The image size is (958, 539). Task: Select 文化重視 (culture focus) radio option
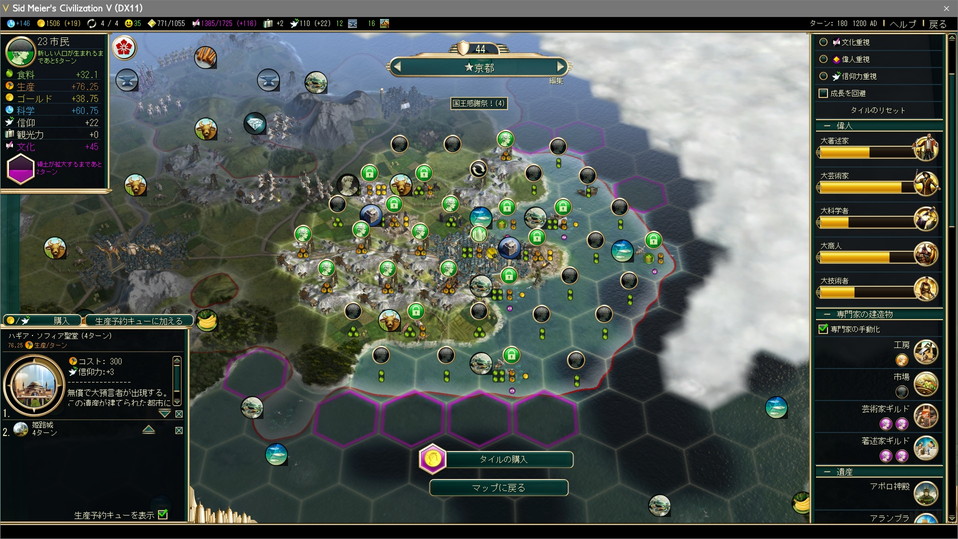click(x=824, y=43)
